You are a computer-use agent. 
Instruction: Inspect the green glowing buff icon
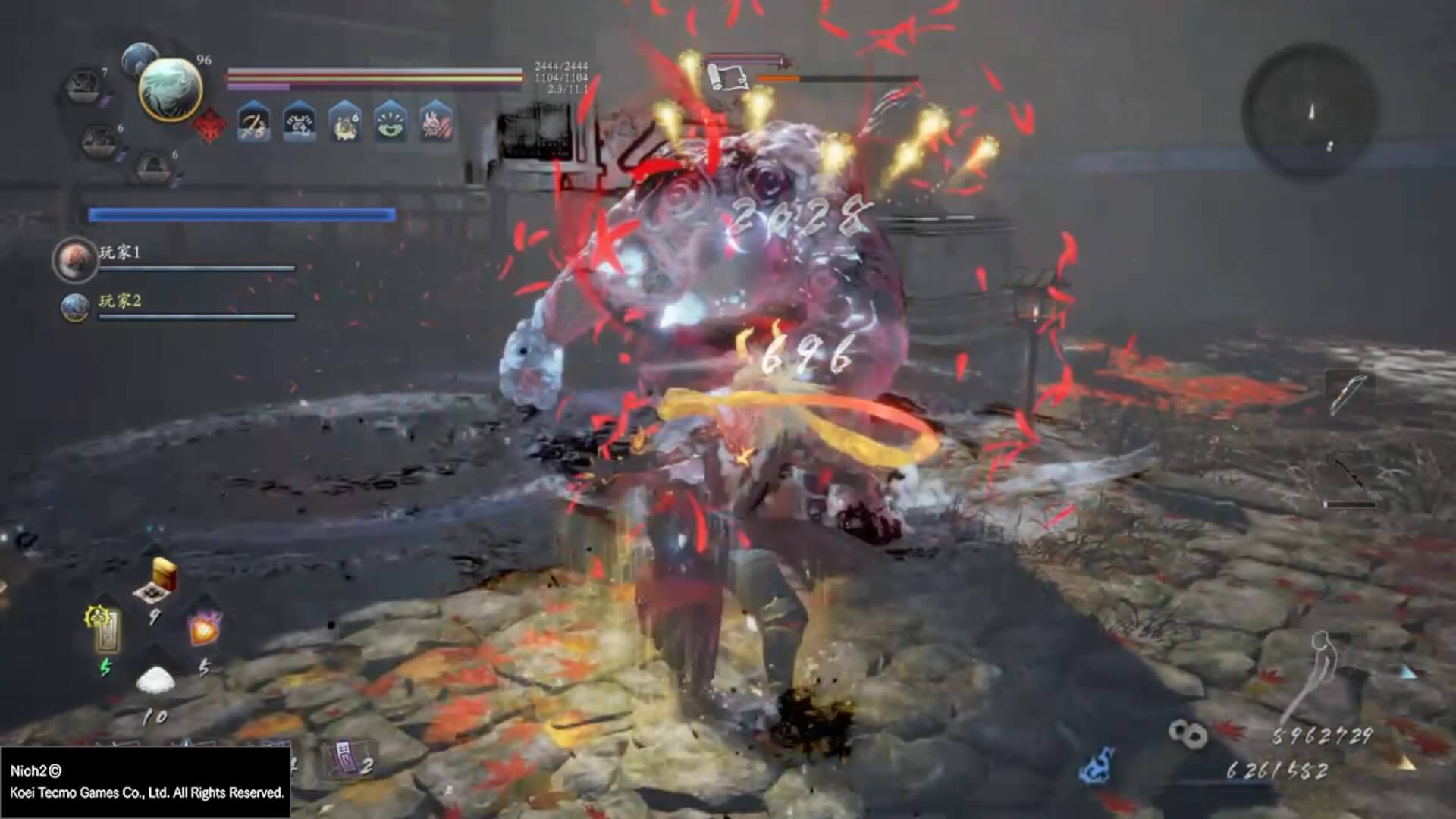(x=391, y=122)
